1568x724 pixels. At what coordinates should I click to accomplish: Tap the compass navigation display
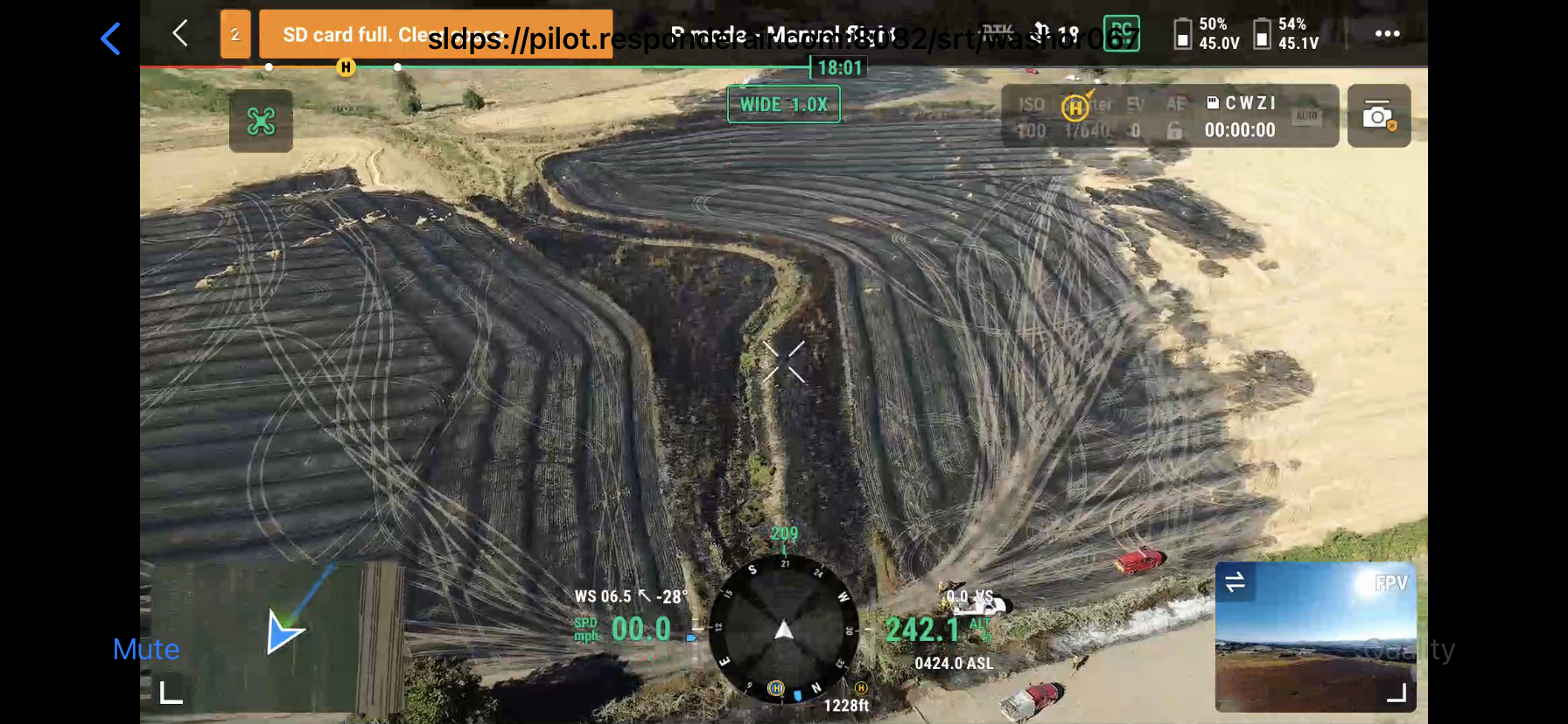[784, 630]
